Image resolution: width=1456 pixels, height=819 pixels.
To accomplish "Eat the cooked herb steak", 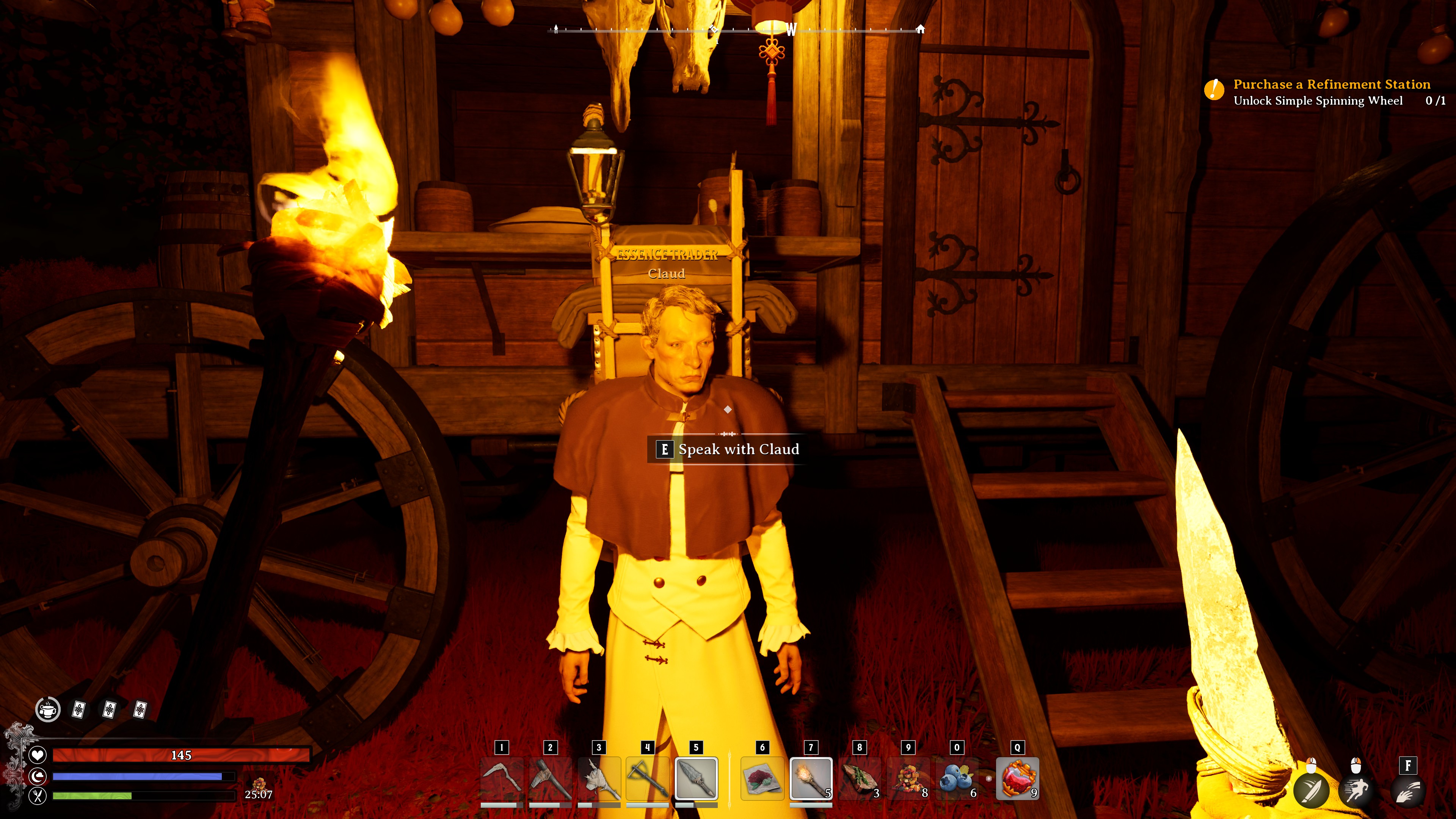I will [x=859, y=780].
